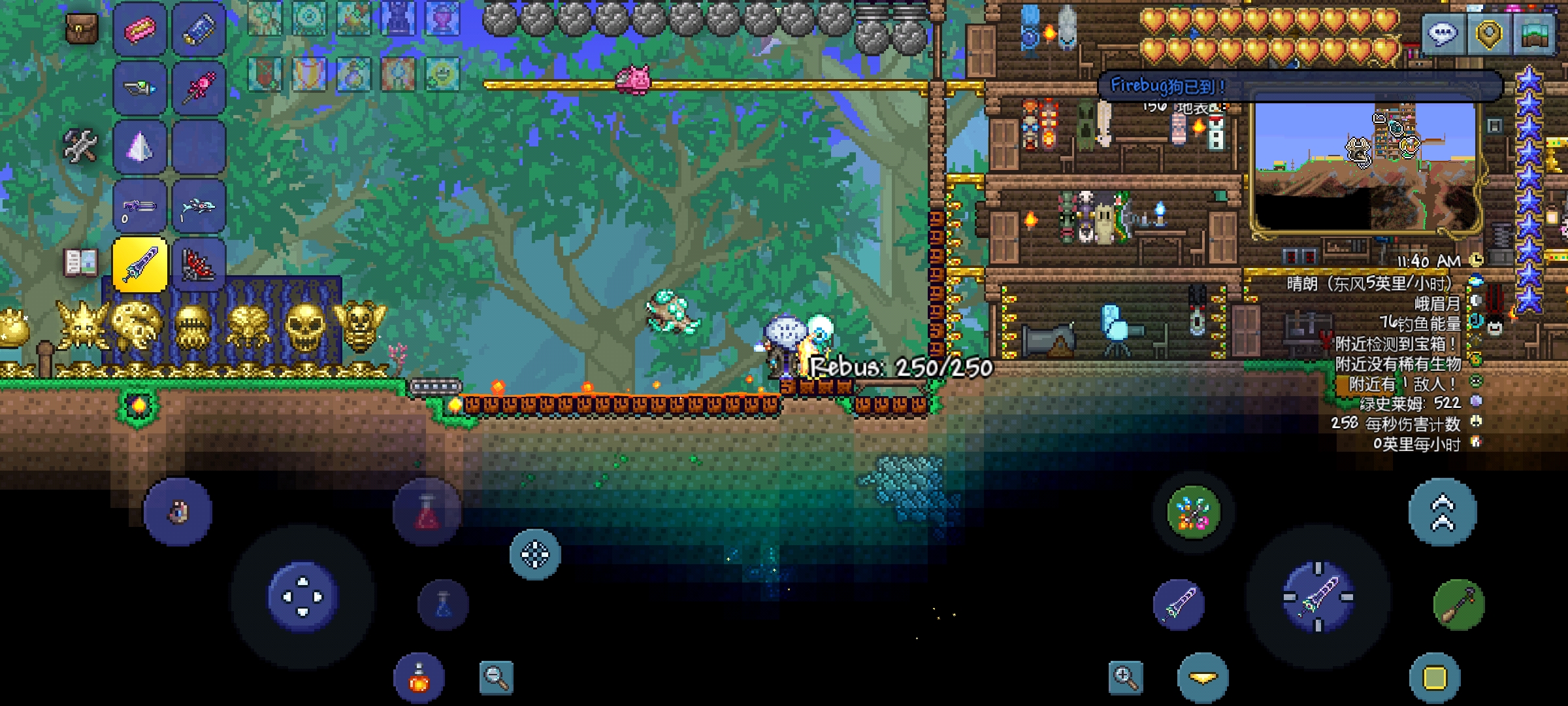Use the blue mana potion button
Screen dimensions: 1568x706
pyautogui.click(x=443, y=605)
